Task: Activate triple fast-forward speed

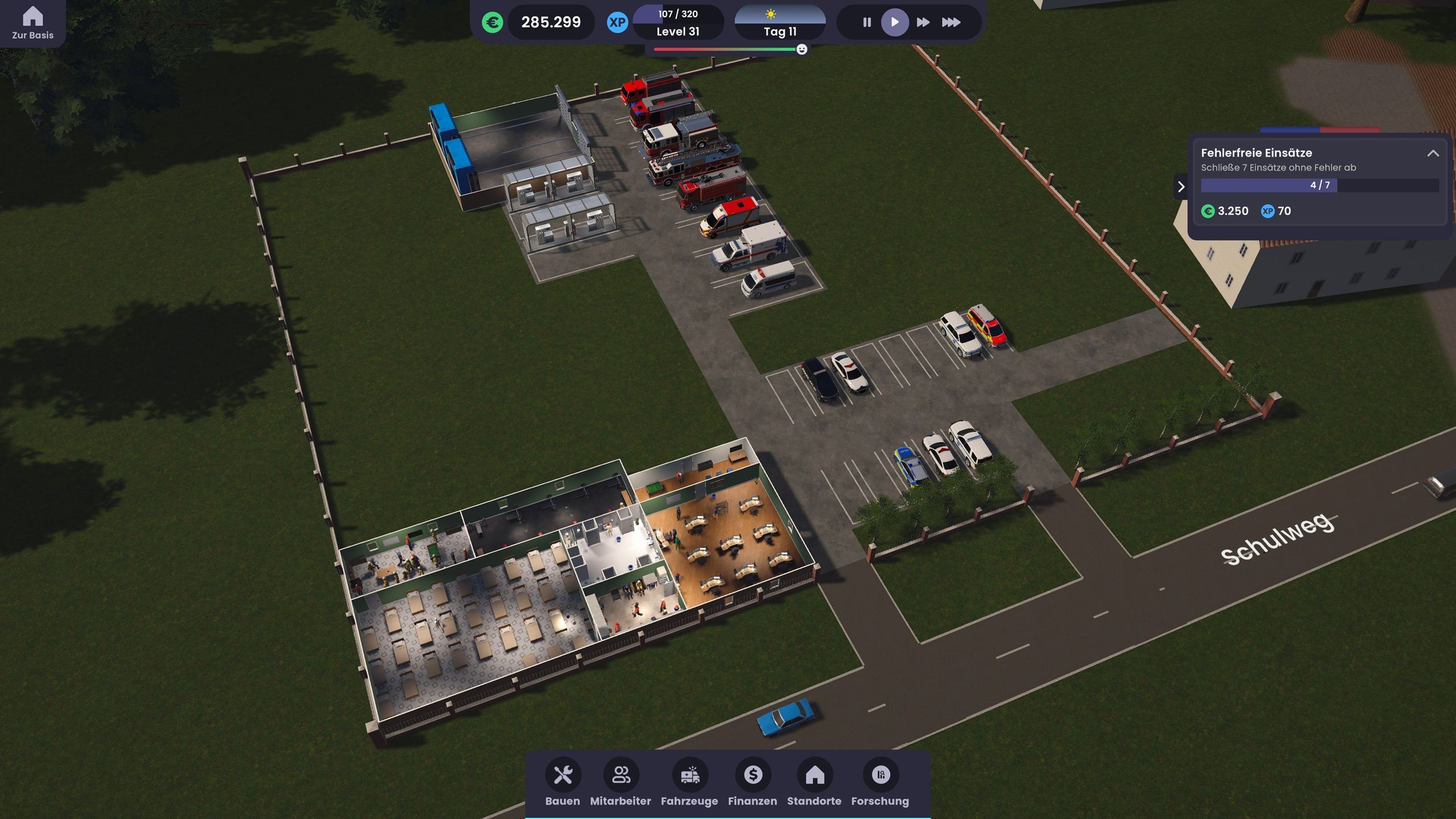Action: click(x=951, y=22)
